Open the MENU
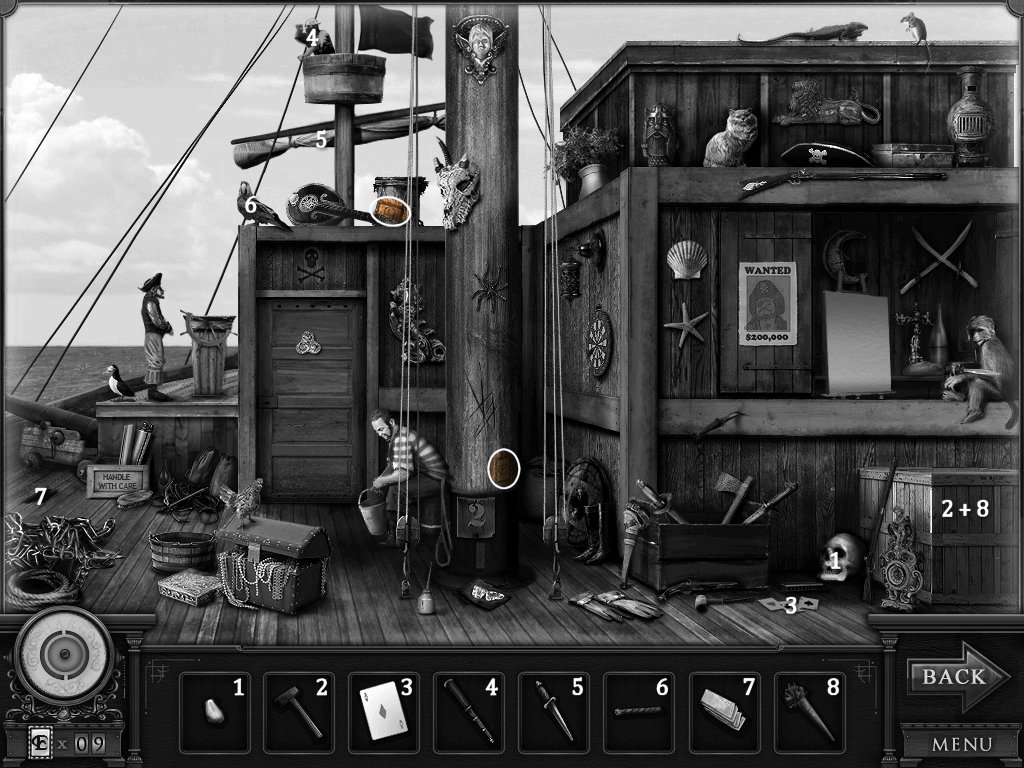Image resolution: width=1024 pixels, height=768 pixels. tap(961, 744)
